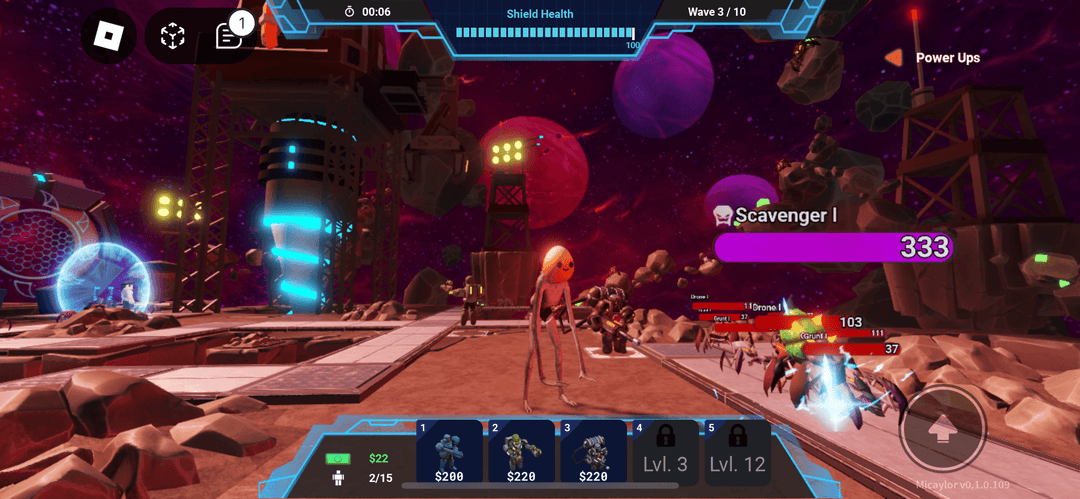The height and width of the screenshot is (499, 1080).
Task: Choose the $220 tower in slot 2
Action: [x=522, y=453]
